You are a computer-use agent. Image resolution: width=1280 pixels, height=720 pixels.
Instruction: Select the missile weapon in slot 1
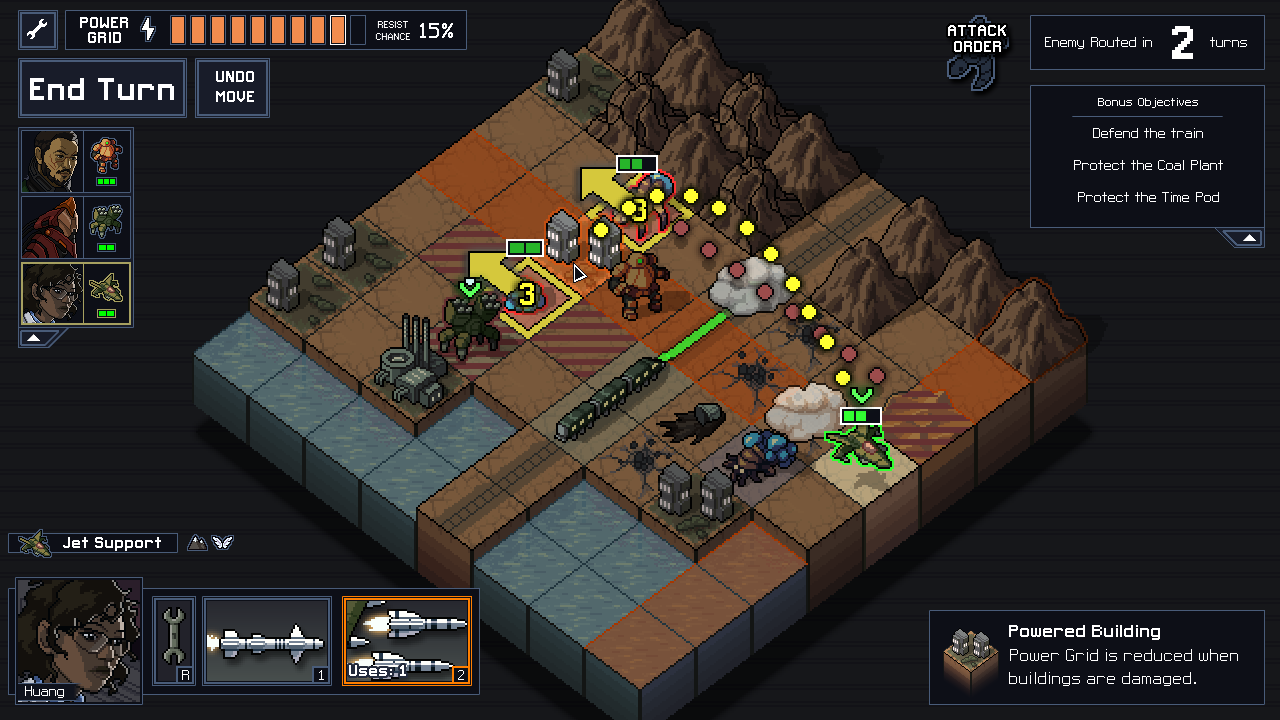[x=267, y=640]
